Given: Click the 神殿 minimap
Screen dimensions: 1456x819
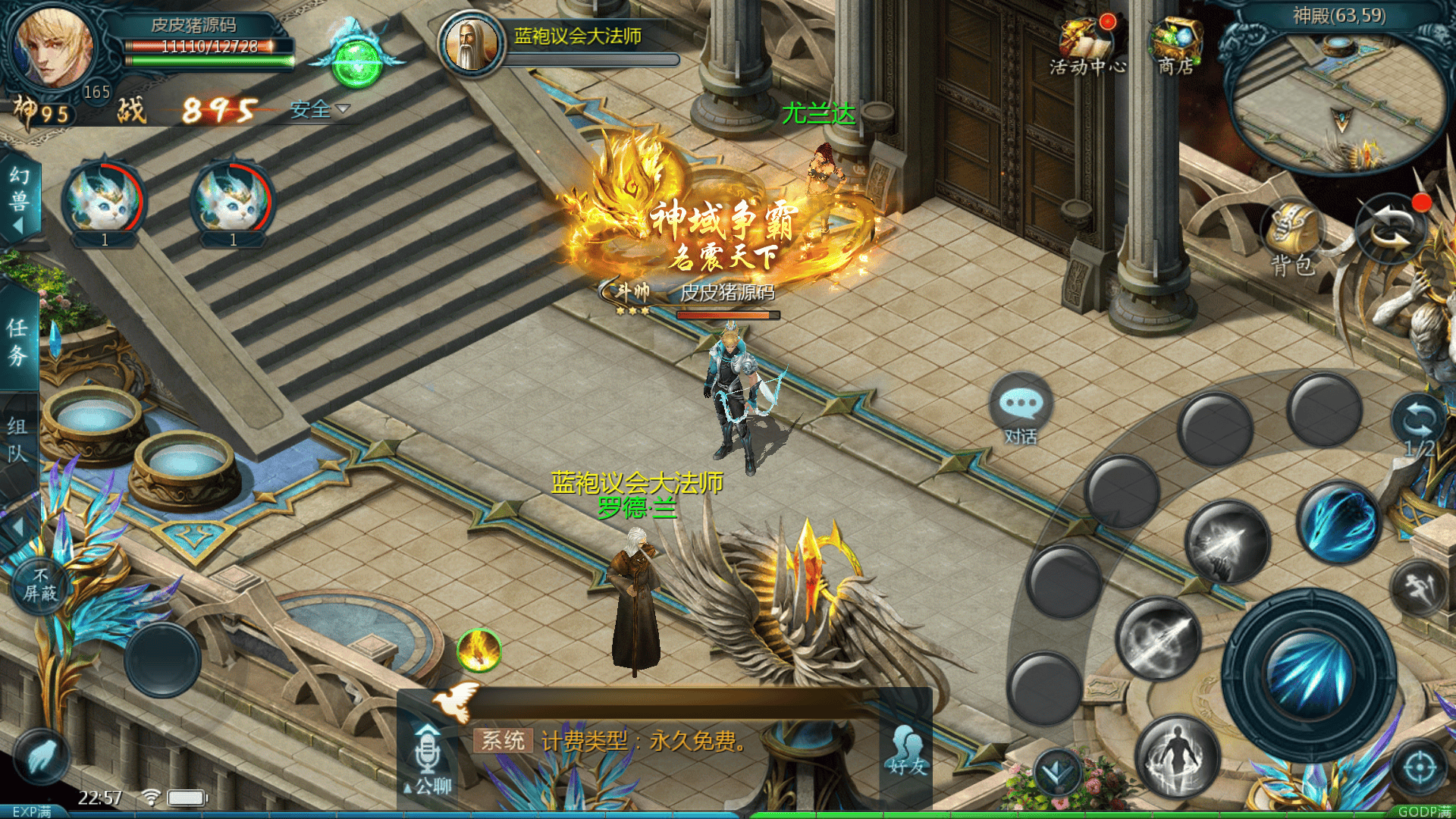Looking at the screenshot, I should tap(1338, 99).
